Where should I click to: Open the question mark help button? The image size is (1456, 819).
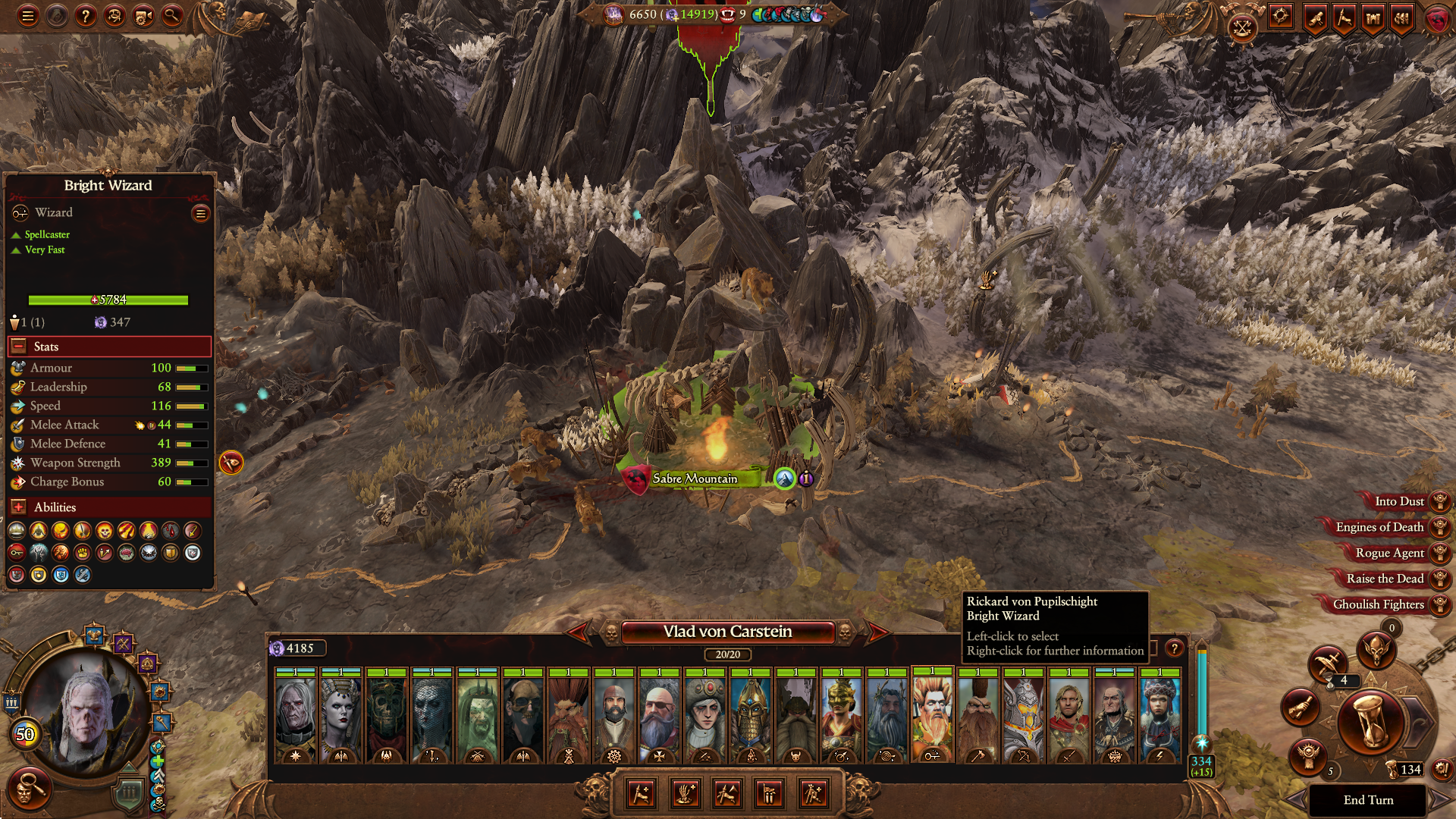[86, 15]
